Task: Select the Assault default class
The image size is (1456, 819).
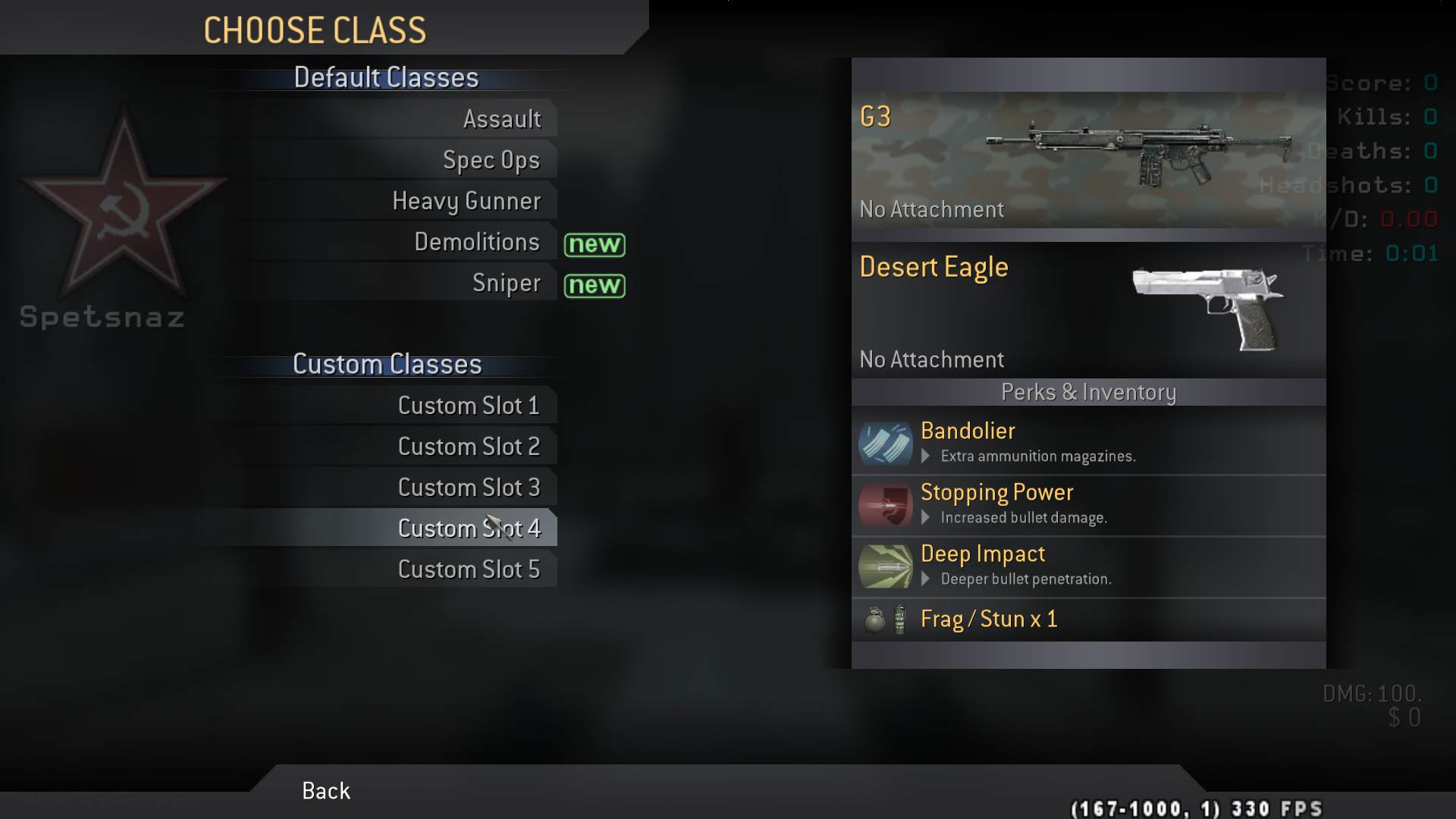Action: 501,119
